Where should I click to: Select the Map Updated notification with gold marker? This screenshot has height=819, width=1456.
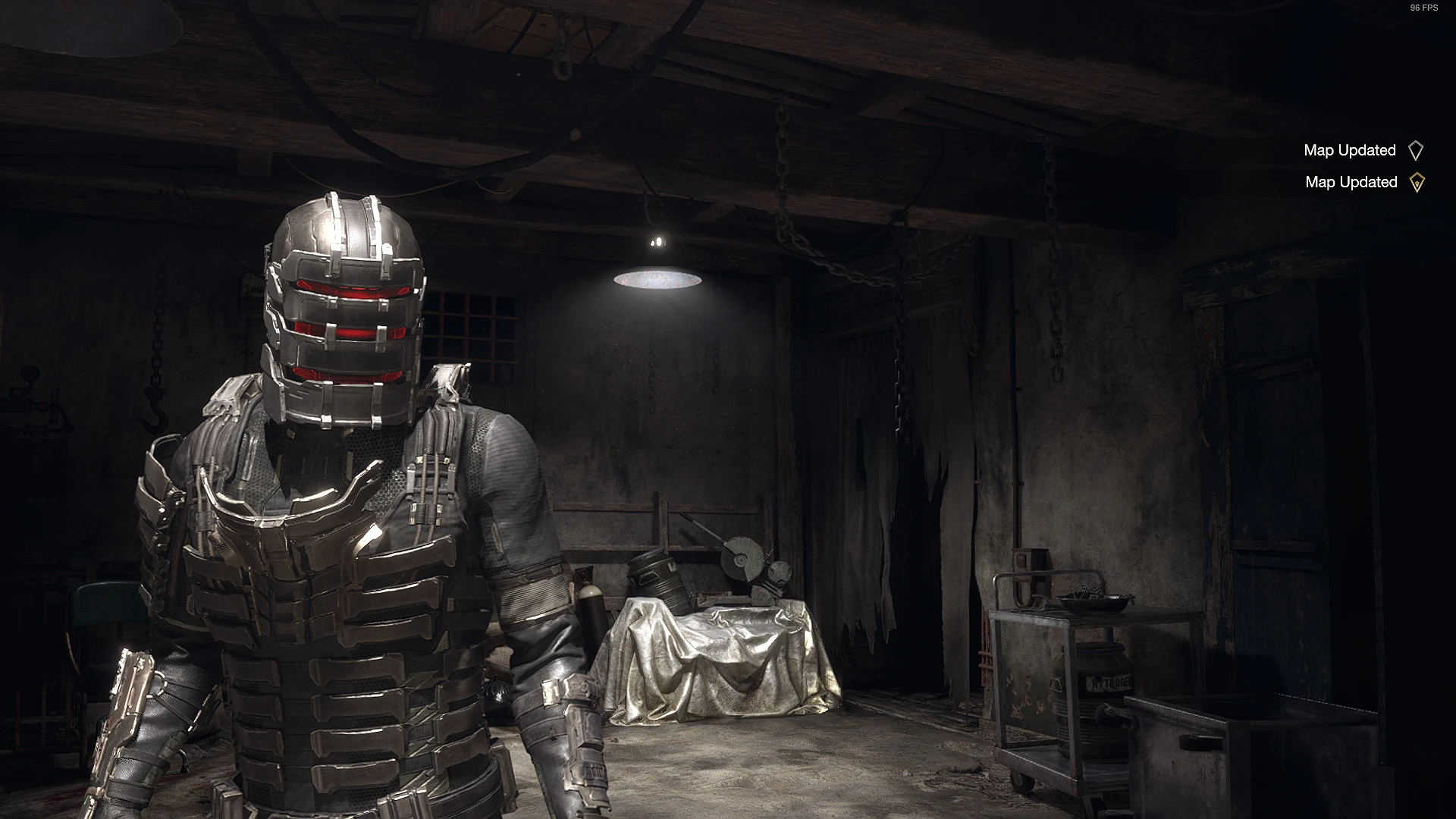click(x=1363, y=182)
